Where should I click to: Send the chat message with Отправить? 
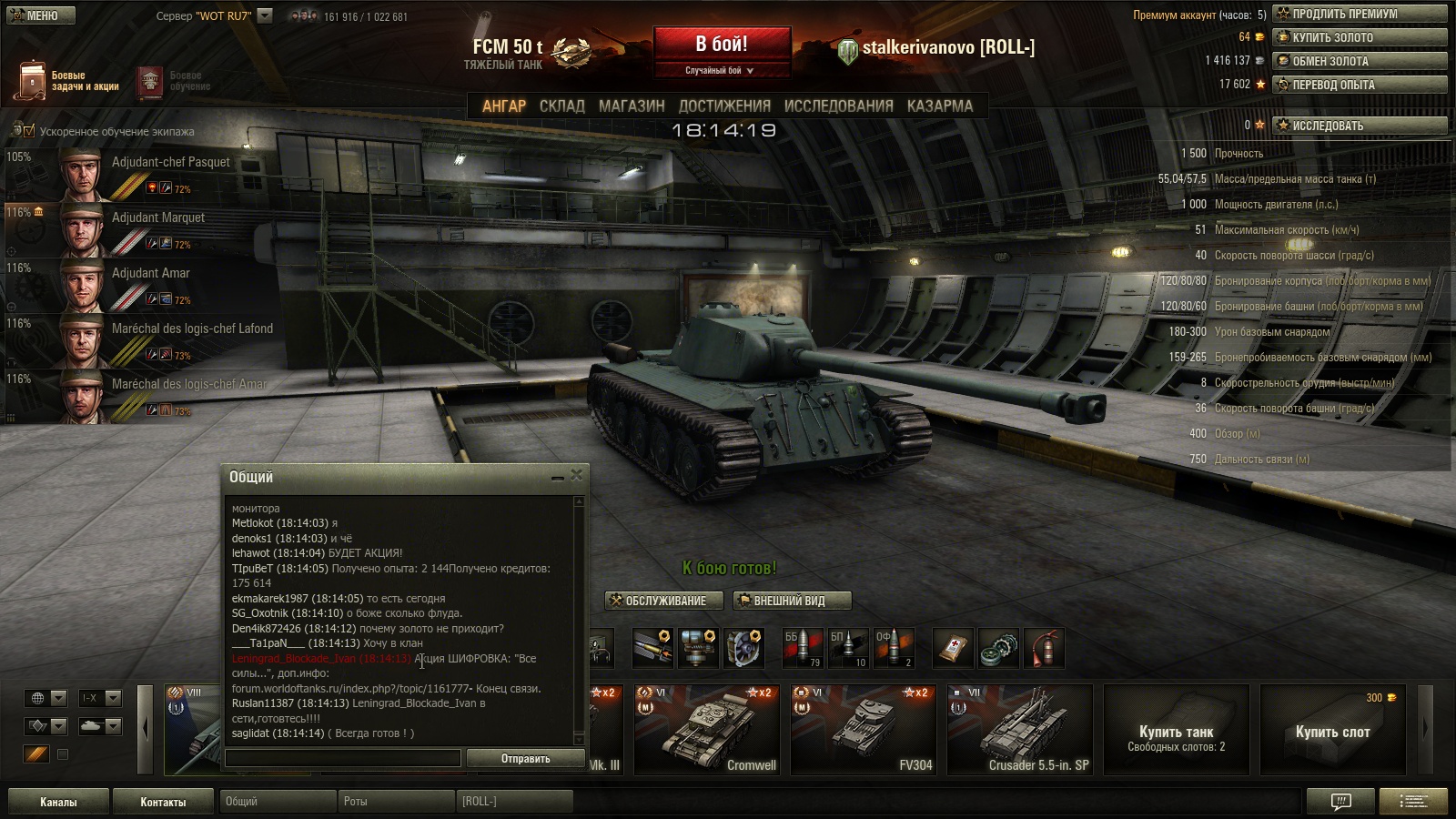[525, 758]
